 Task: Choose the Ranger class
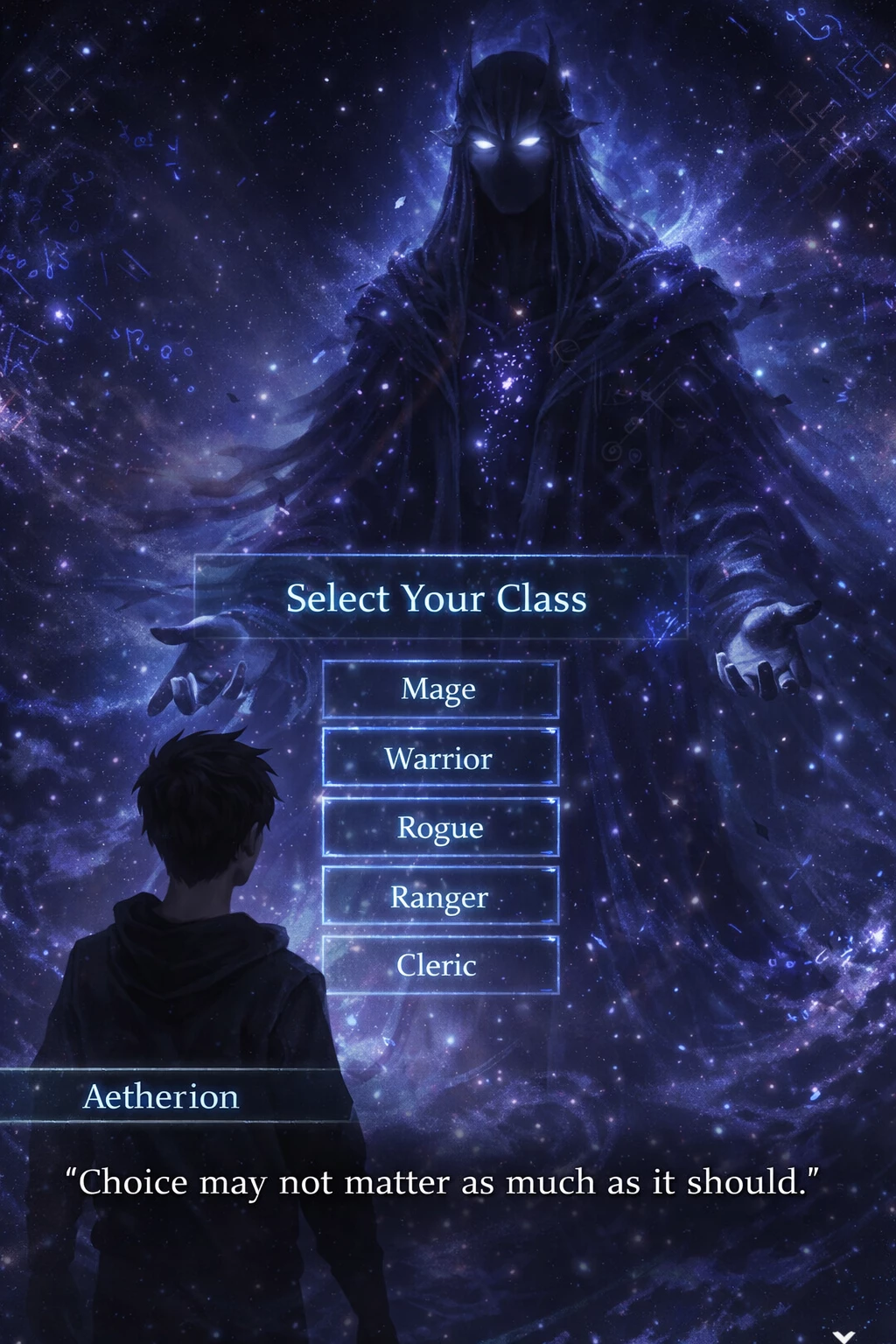click(x=440, y=896)
